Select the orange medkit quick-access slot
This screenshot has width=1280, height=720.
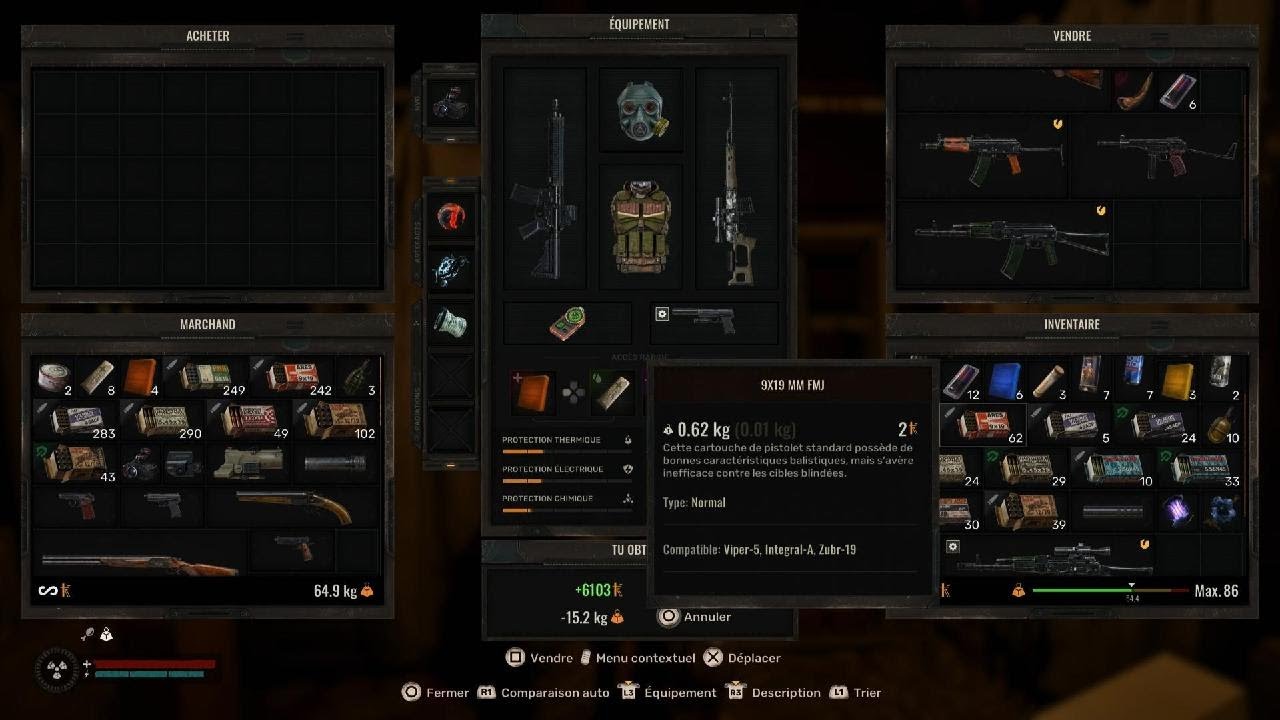point(532,391)
